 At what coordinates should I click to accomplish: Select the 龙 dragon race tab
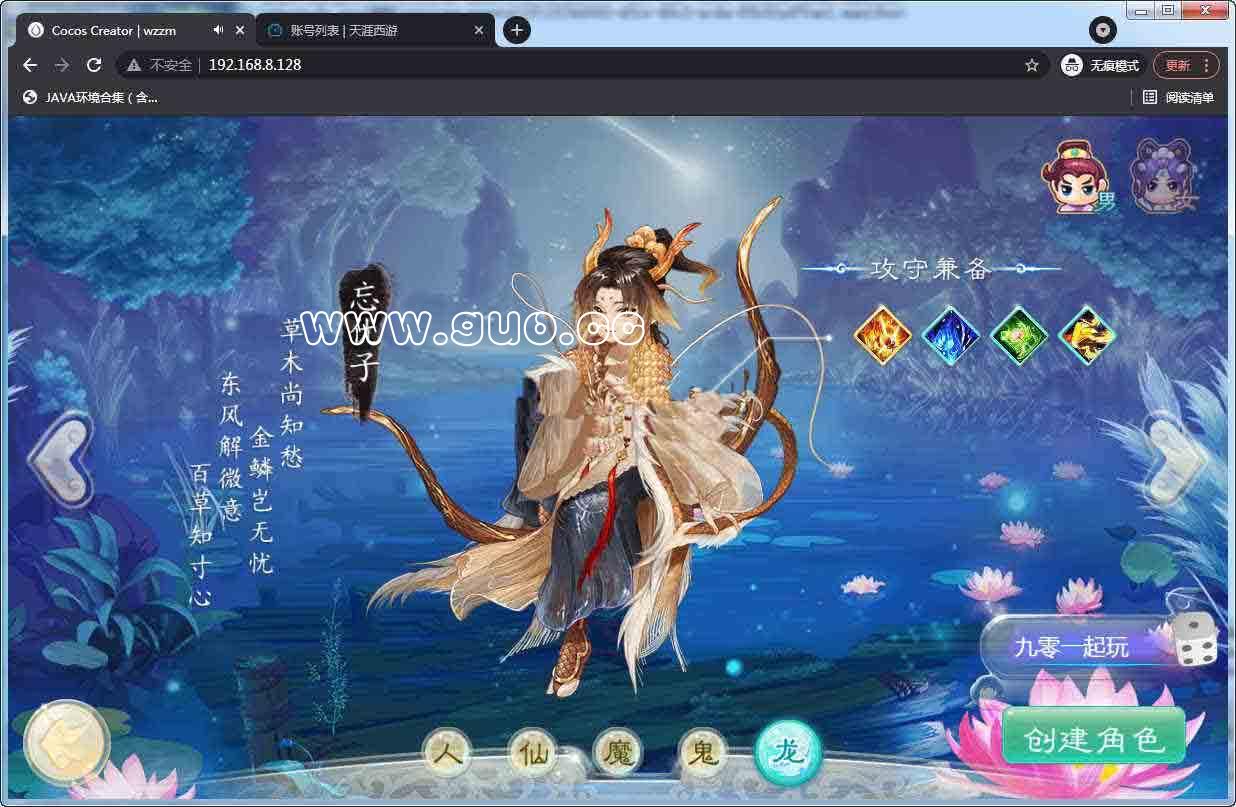pyautogui.click(x=788, y=753)
